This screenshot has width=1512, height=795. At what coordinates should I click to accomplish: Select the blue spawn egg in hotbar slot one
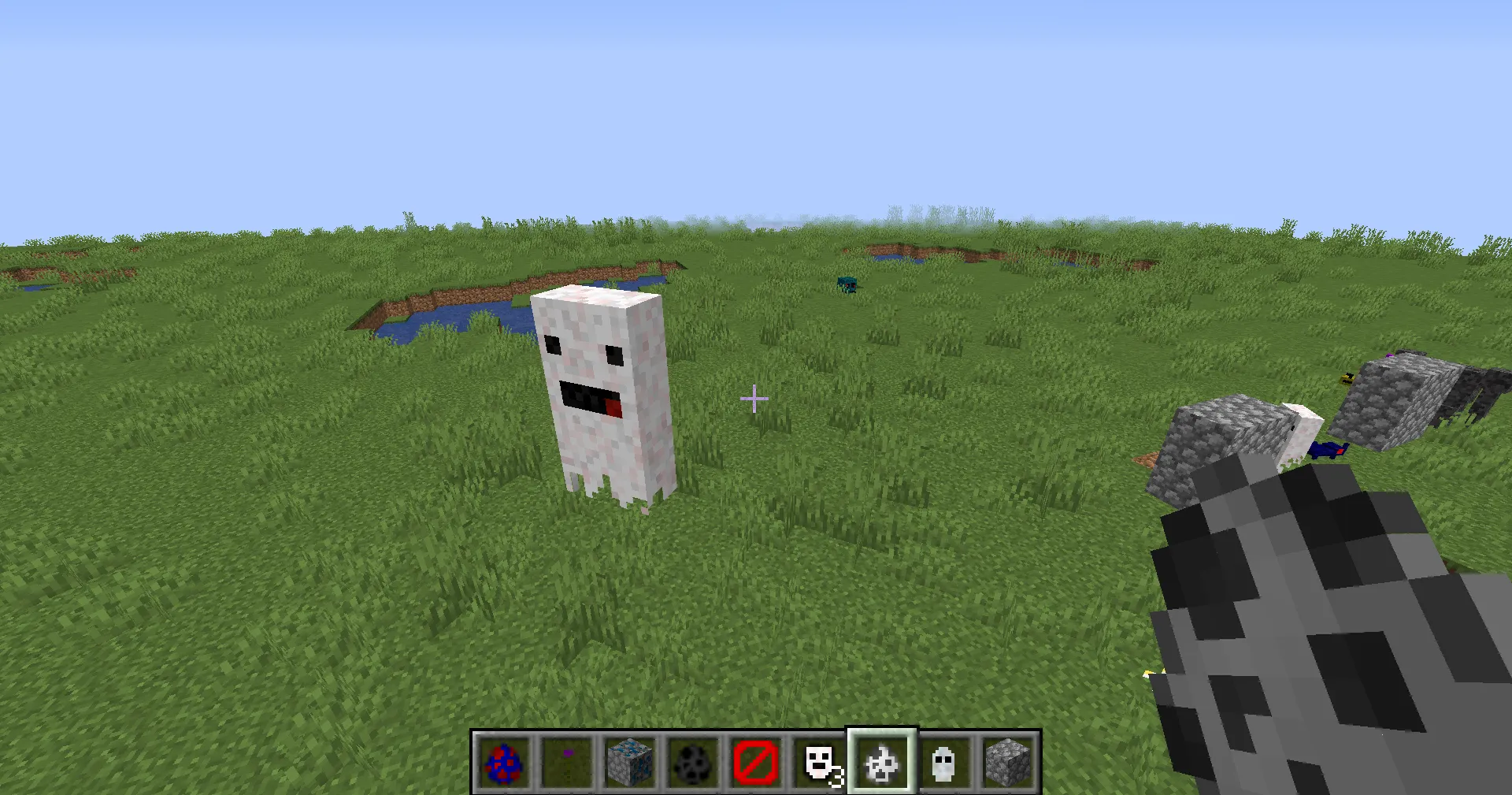point(503,761)
